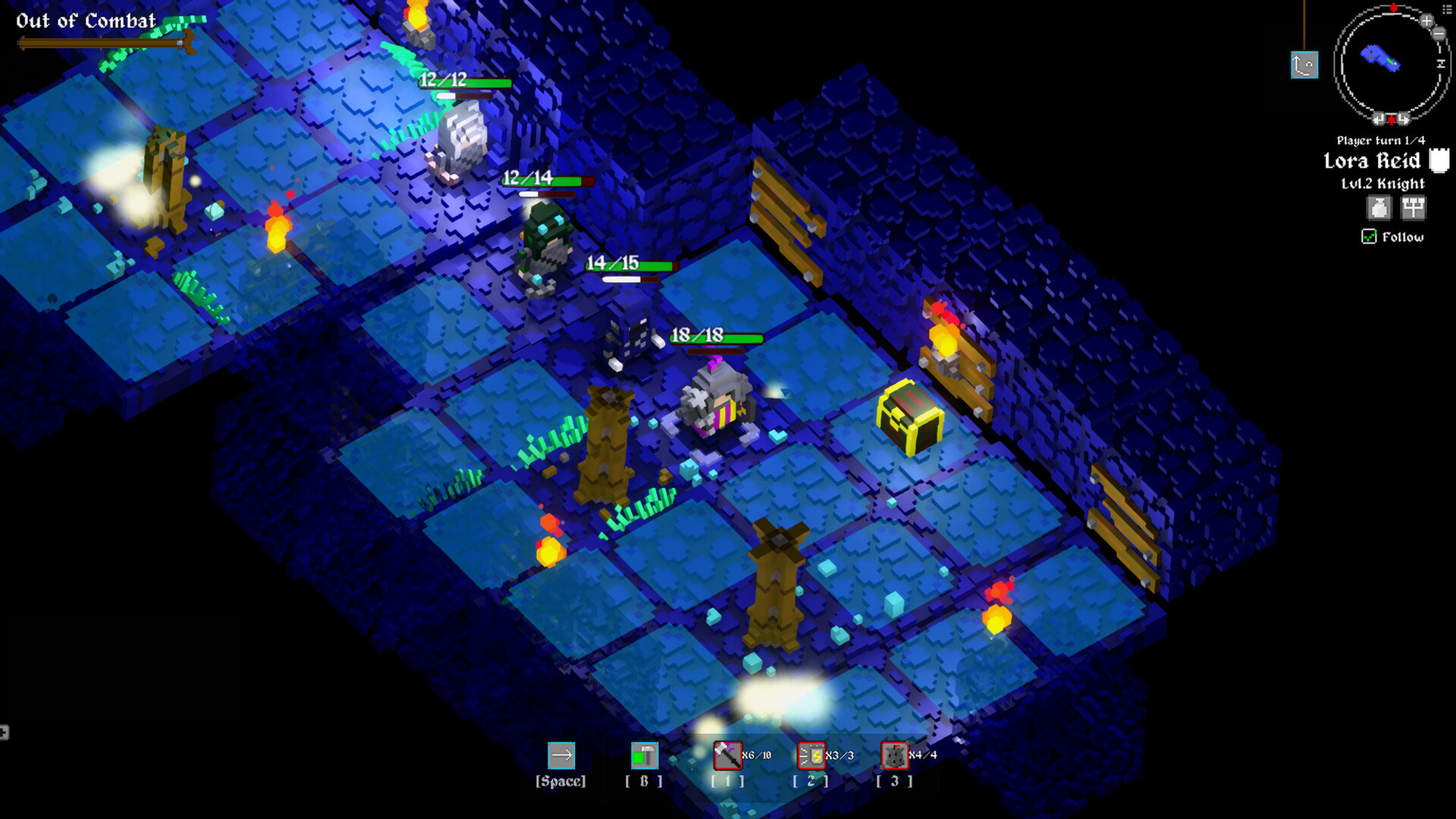Zoom out with the minimap minus button
Screen dimensions: 1456x819
point(1439,33)
